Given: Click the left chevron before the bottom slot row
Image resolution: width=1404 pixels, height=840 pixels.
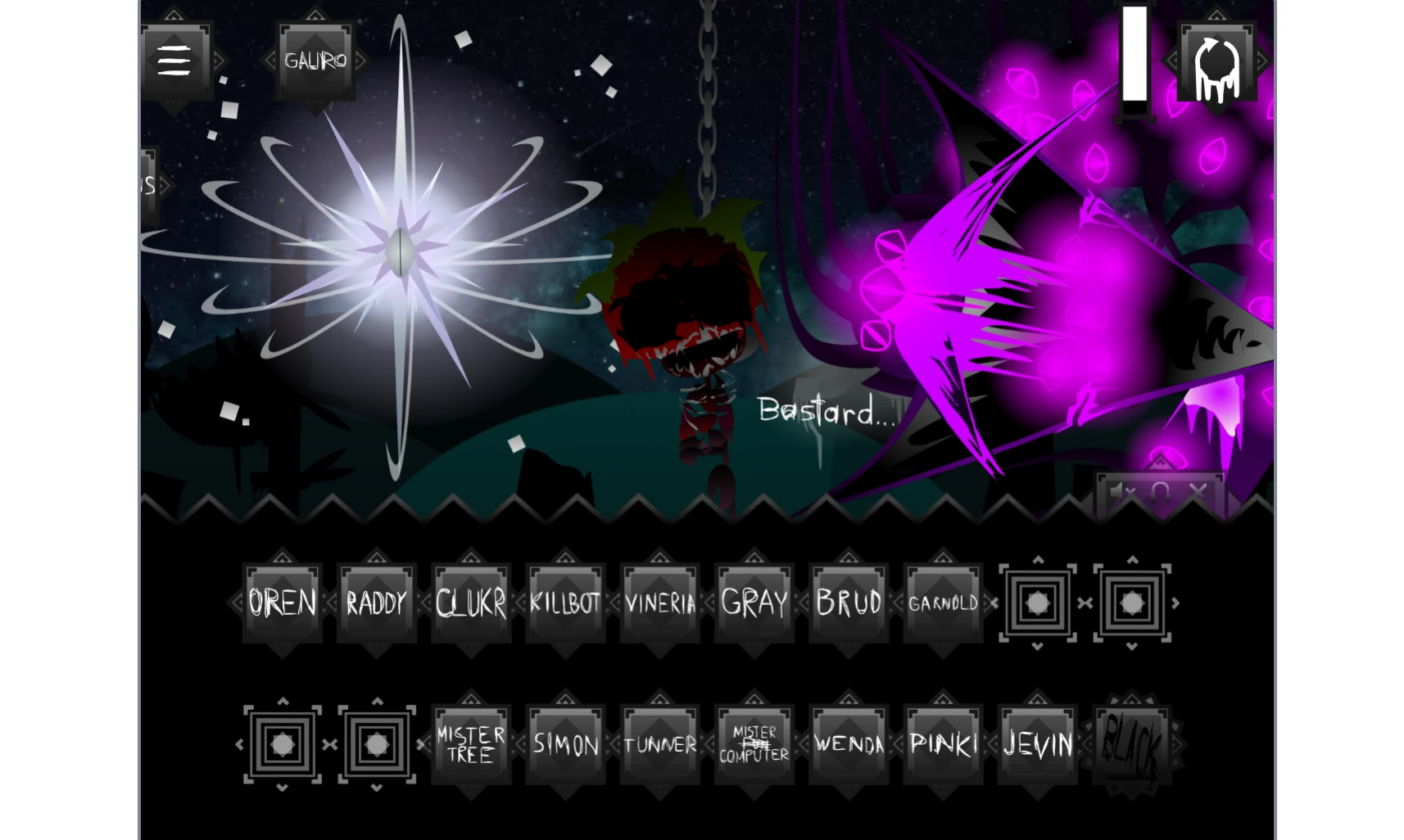Looking at the screenshot, I should pos(239,745).
